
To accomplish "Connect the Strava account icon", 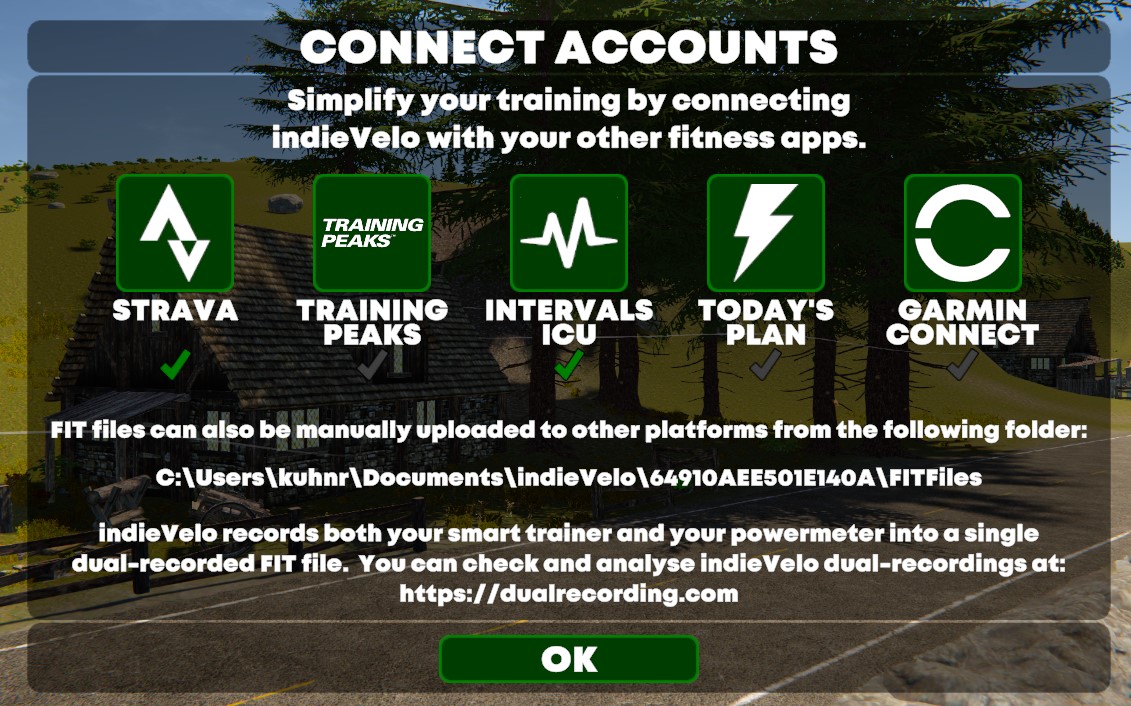I will point(175,233).
